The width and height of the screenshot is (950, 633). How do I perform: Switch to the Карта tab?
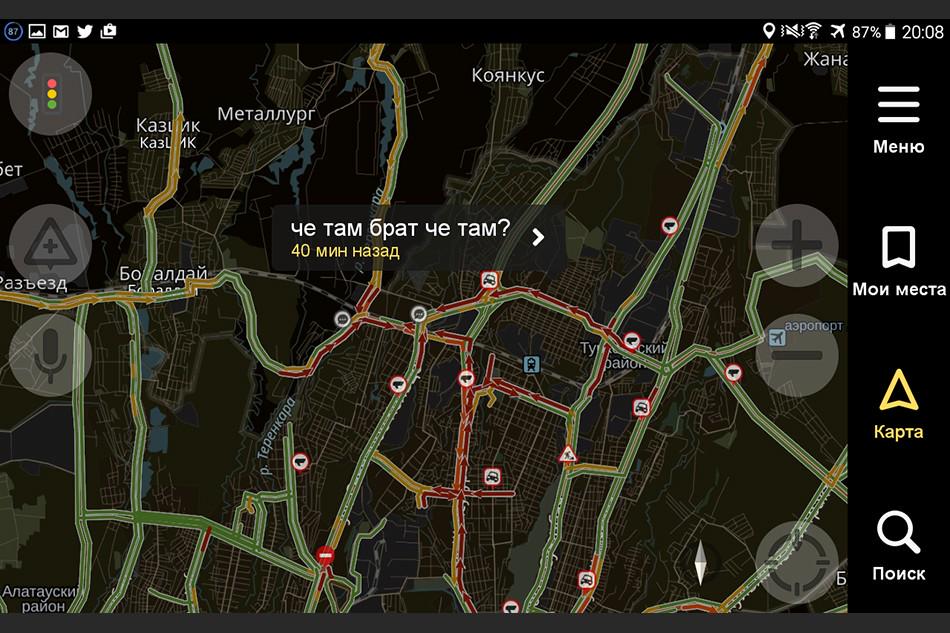(898, 404)
